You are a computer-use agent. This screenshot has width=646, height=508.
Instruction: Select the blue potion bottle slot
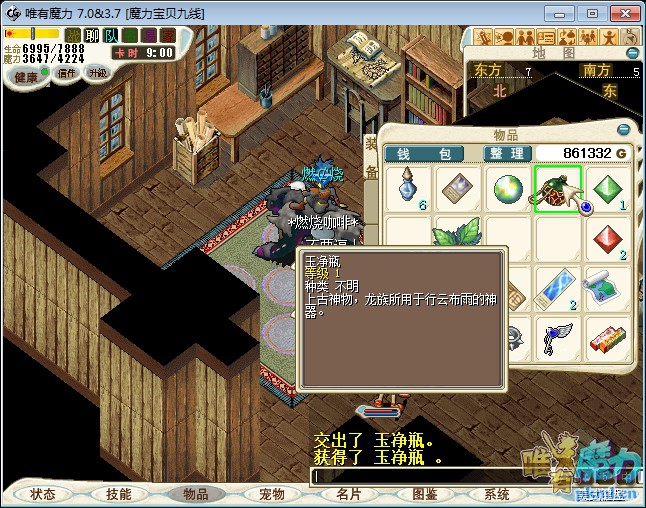click(408, 188)
